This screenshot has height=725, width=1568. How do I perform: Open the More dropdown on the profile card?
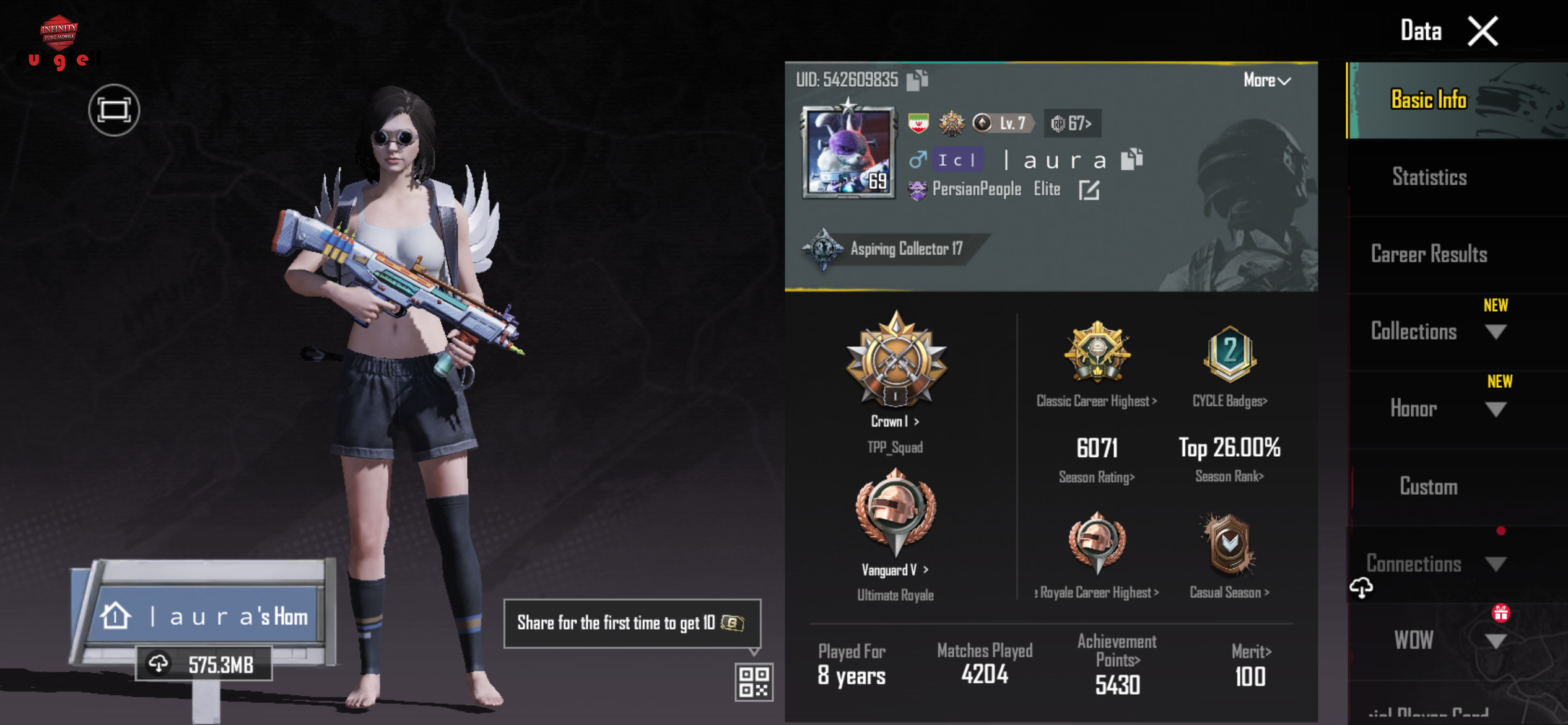click(x=1266, y=81)
